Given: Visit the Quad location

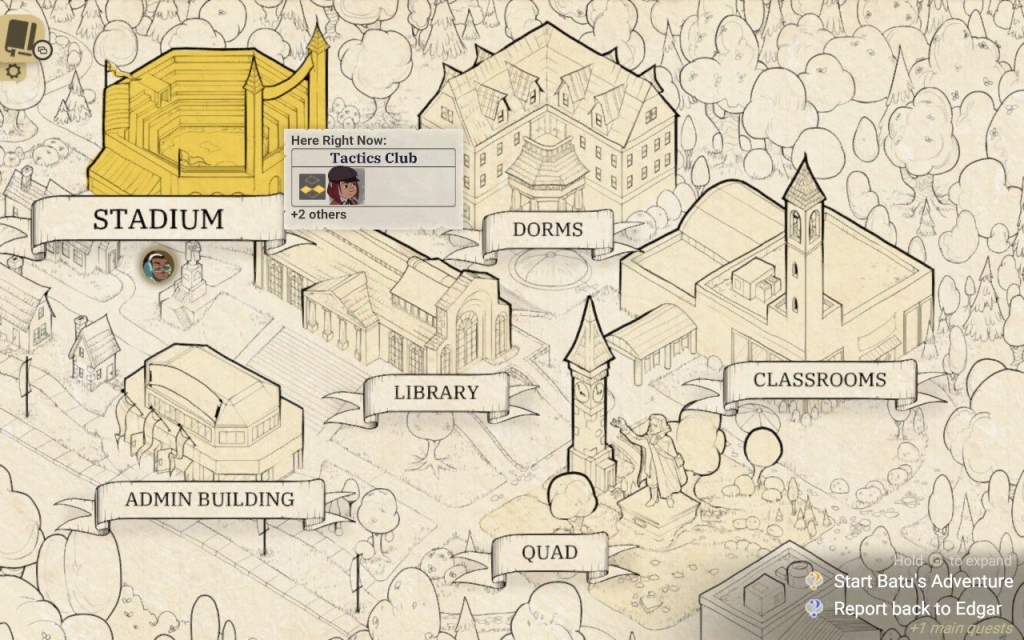Looking at the screenshot, I should coord(549,552).
